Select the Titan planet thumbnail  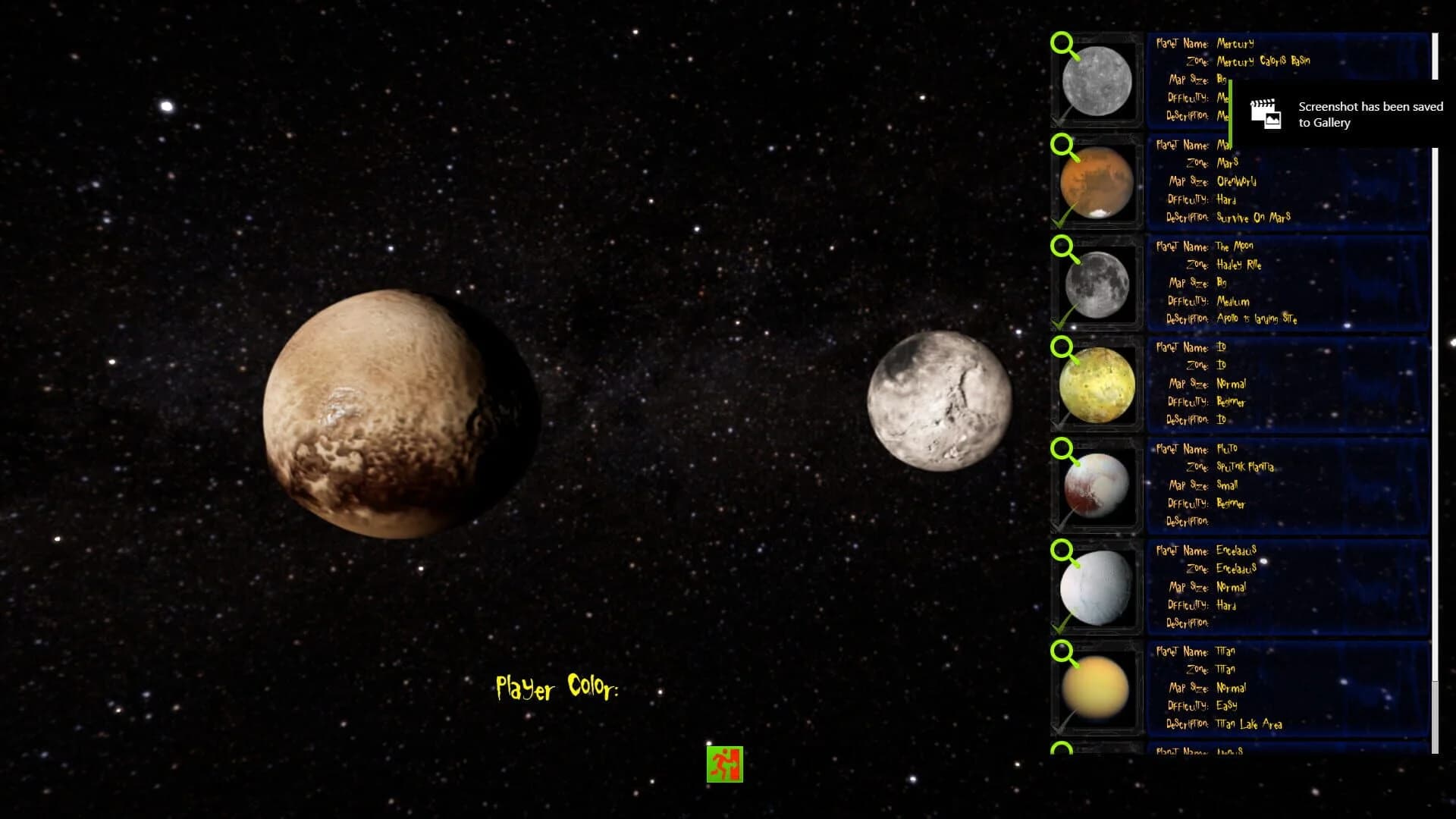1096,690
